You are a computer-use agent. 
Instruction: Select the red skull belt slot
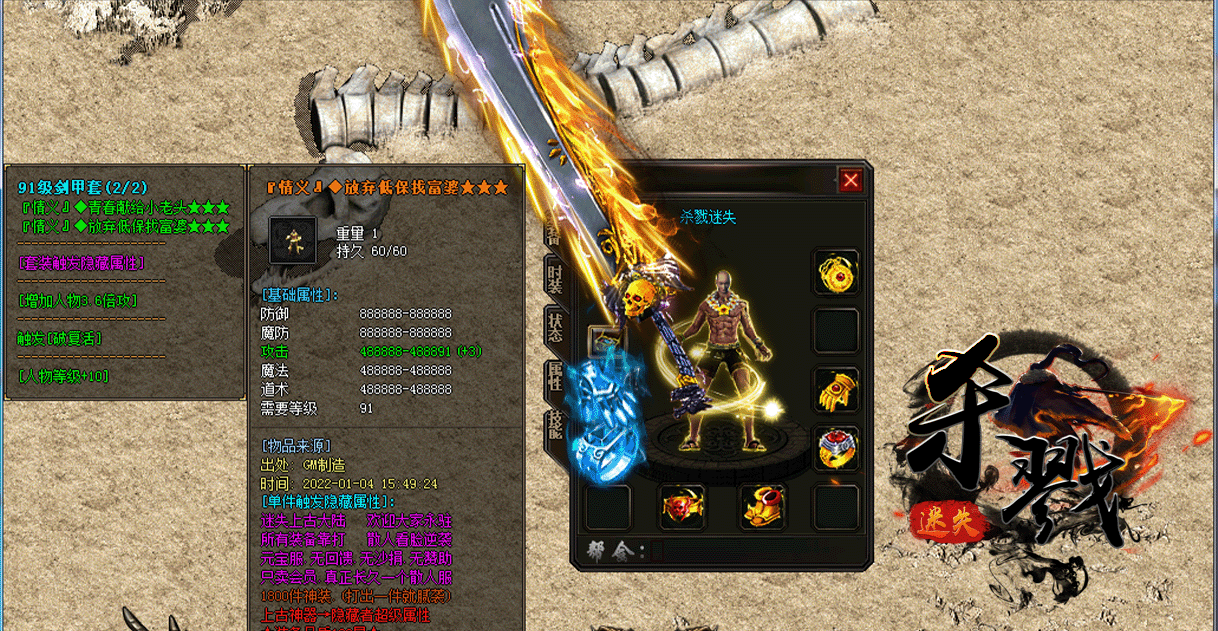click(683, 507)
